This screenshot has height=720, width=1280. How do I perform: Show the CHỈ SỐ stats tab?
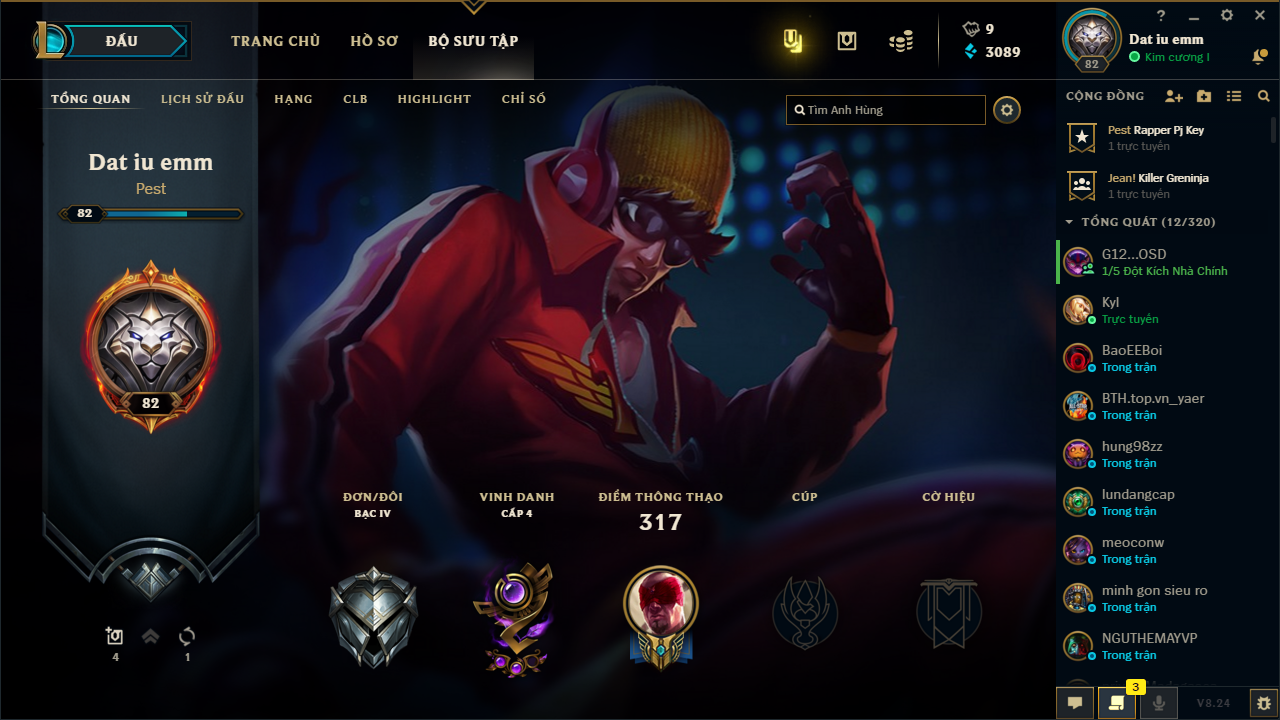click(524, 99)
